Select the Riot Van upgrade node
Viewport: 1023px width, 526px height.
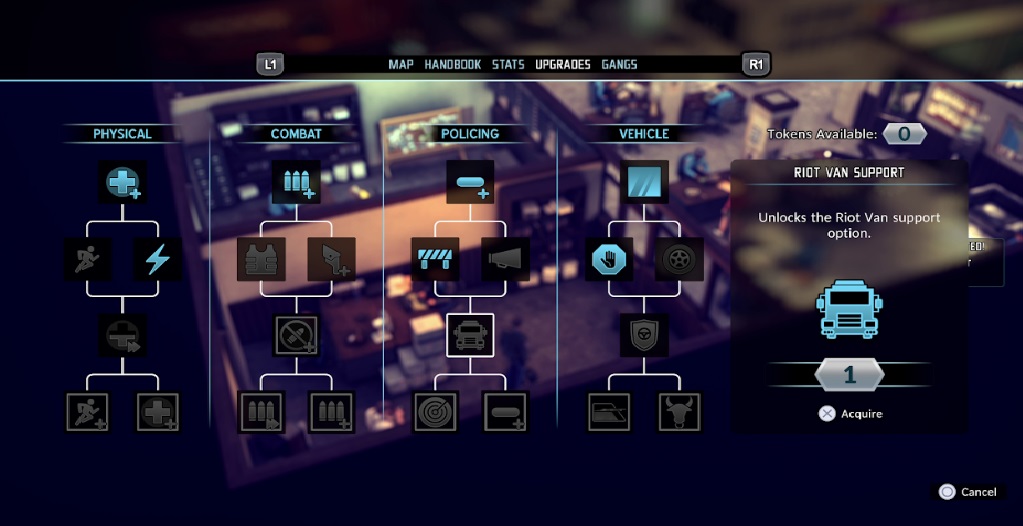470,335
